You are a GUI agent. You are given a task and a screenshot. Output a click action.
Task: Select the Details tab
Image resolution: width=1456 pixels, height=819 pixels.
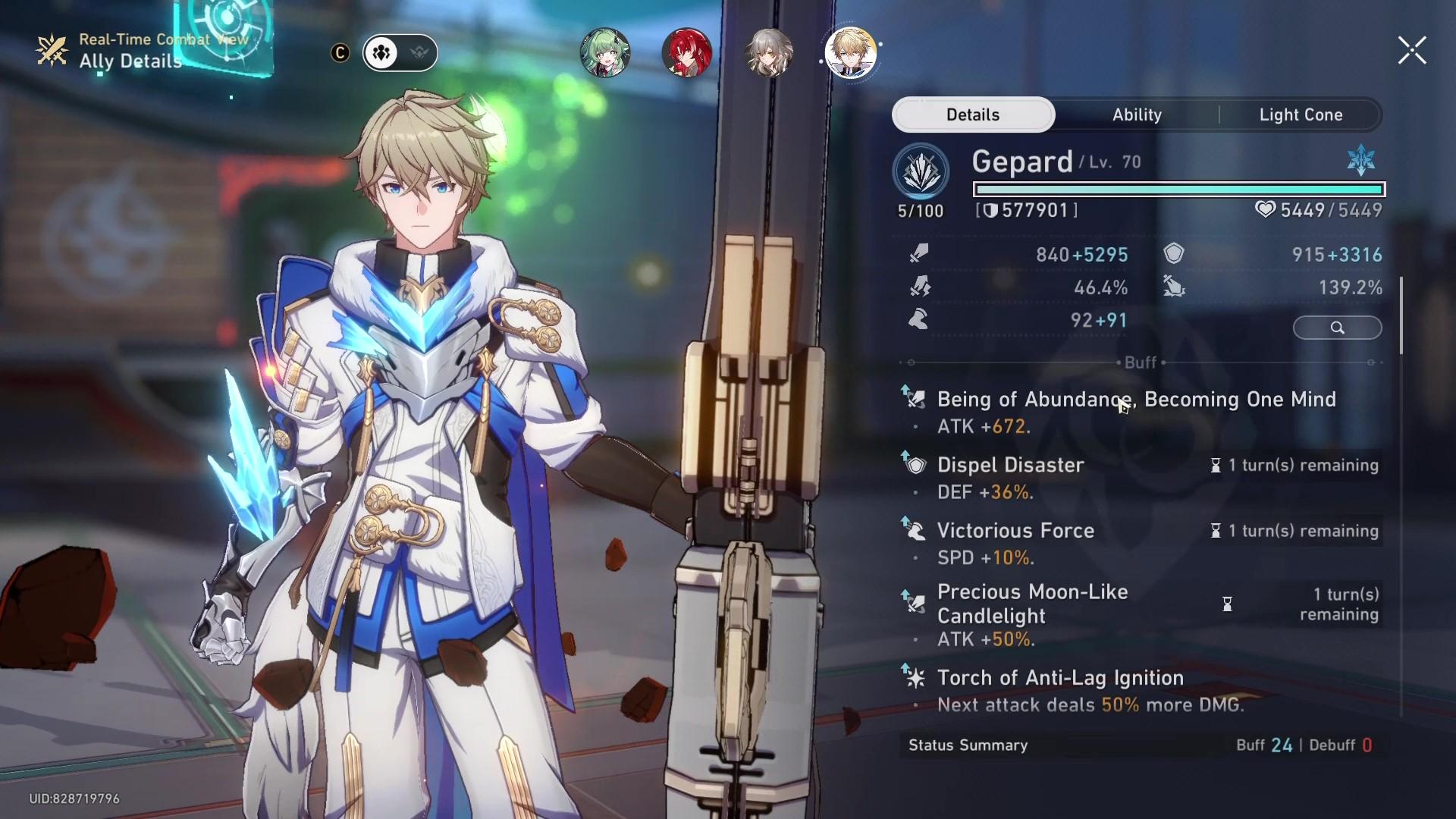[x=973, y=115]
